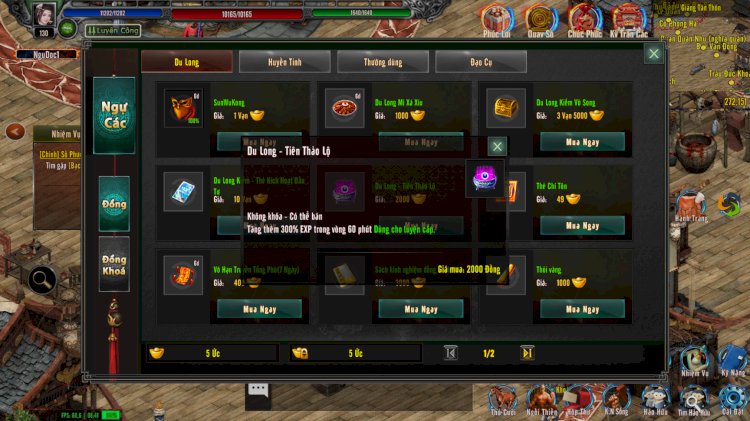Open the Thường dùng shop tab
750x421 pixels.
[382, 62]
